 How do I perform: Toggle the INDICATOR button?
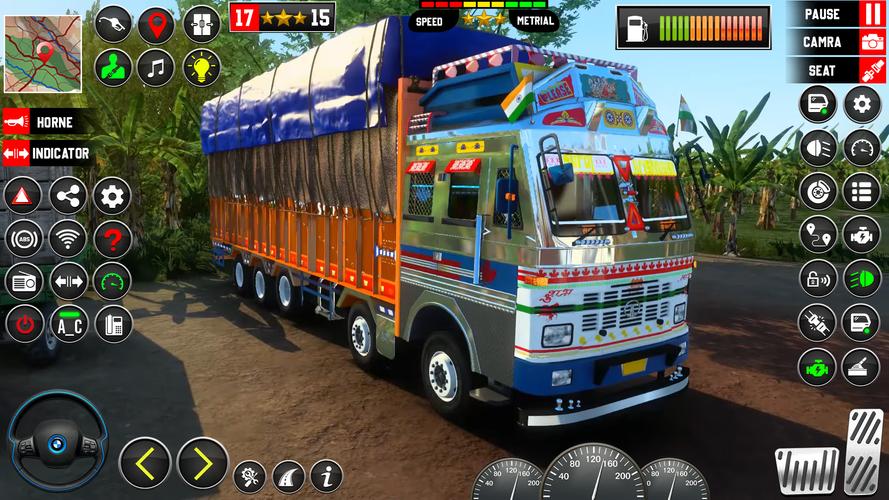click(x=47, y=153)
